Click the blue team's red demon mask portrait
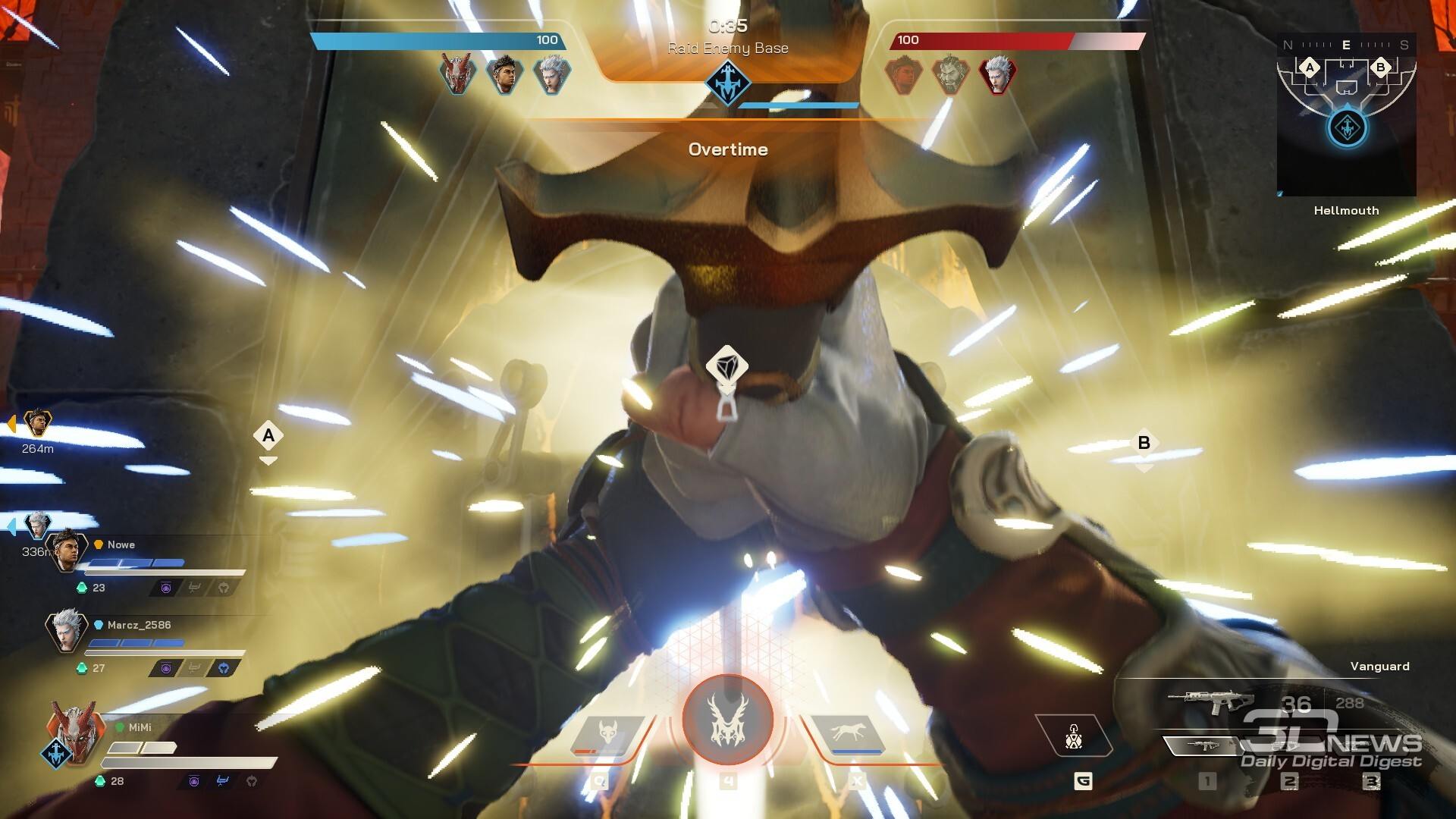 457,74
